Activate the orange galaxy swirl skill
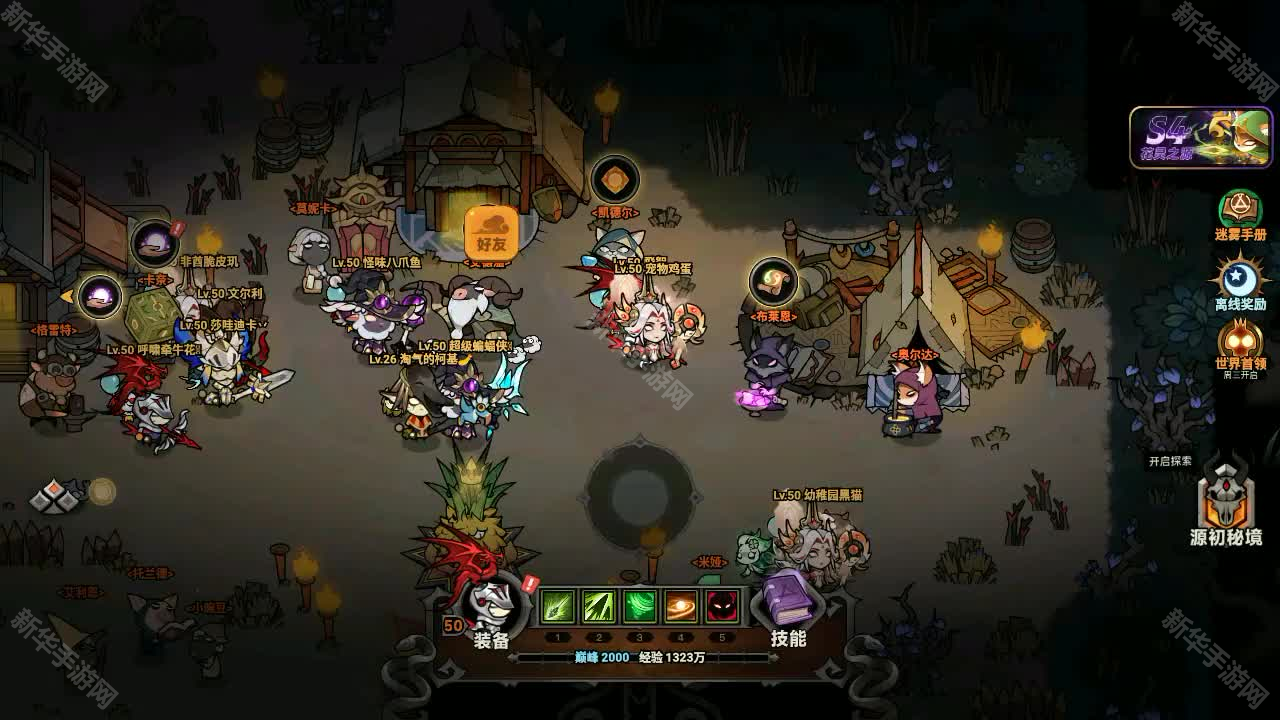Image resolution: width=1280 pixels, height=720 pixels. click(x=681, y=606)
